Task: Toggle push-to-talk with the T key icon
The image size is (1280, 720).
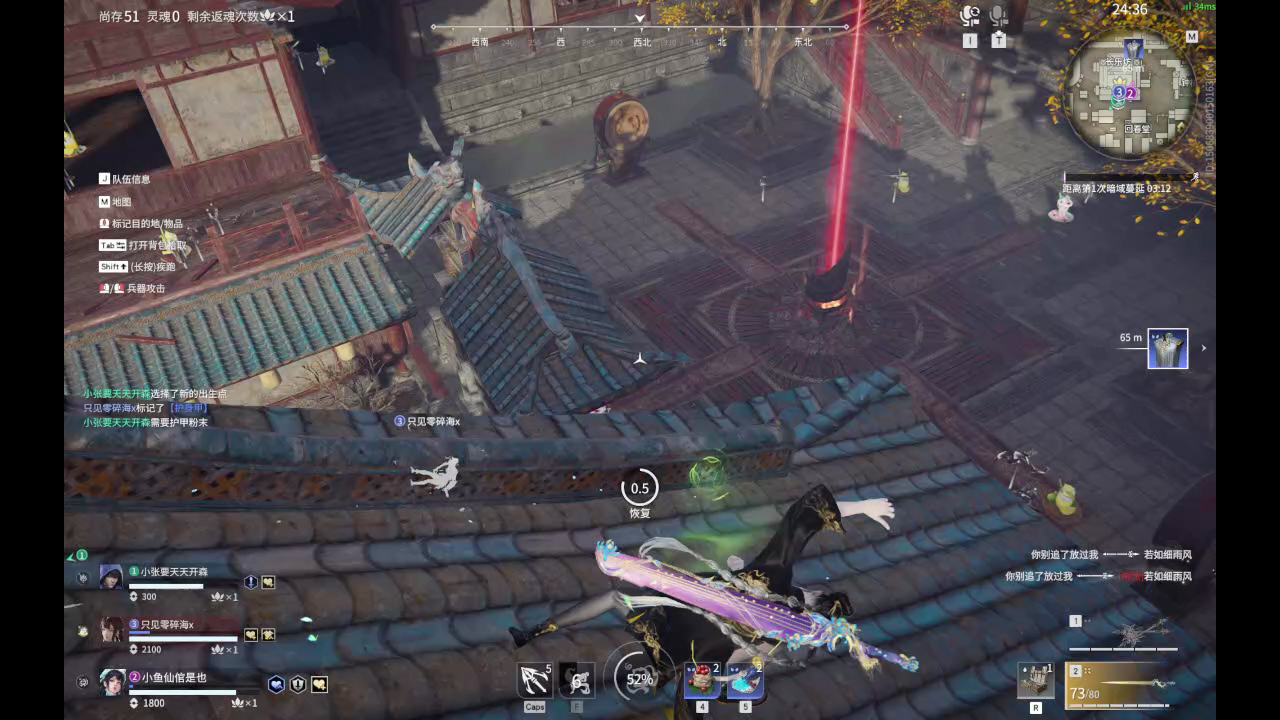Action: pos(998,39)
